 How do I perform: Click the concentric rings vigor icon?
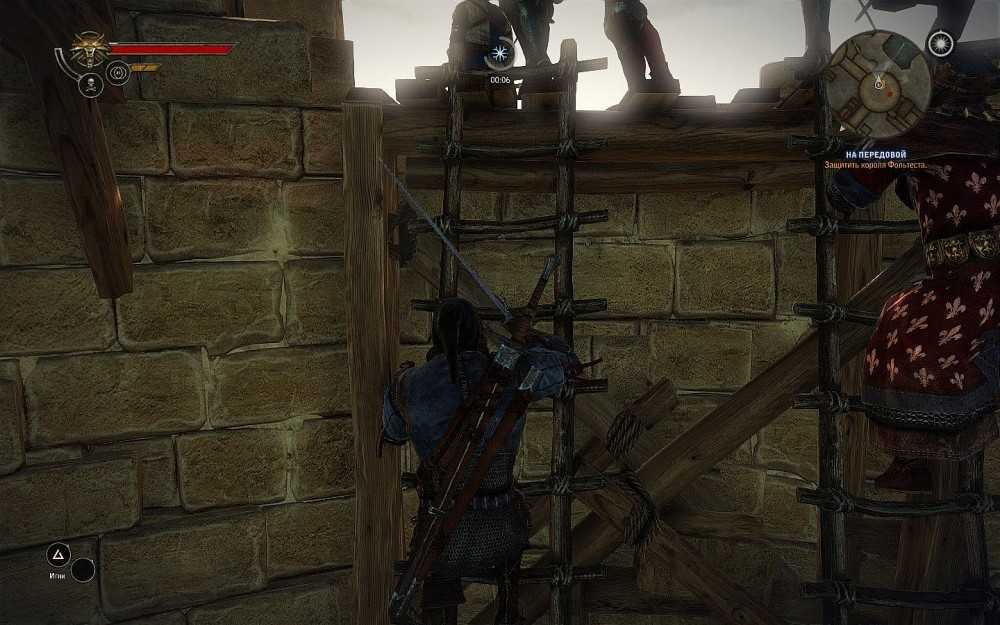click(118, 72)
